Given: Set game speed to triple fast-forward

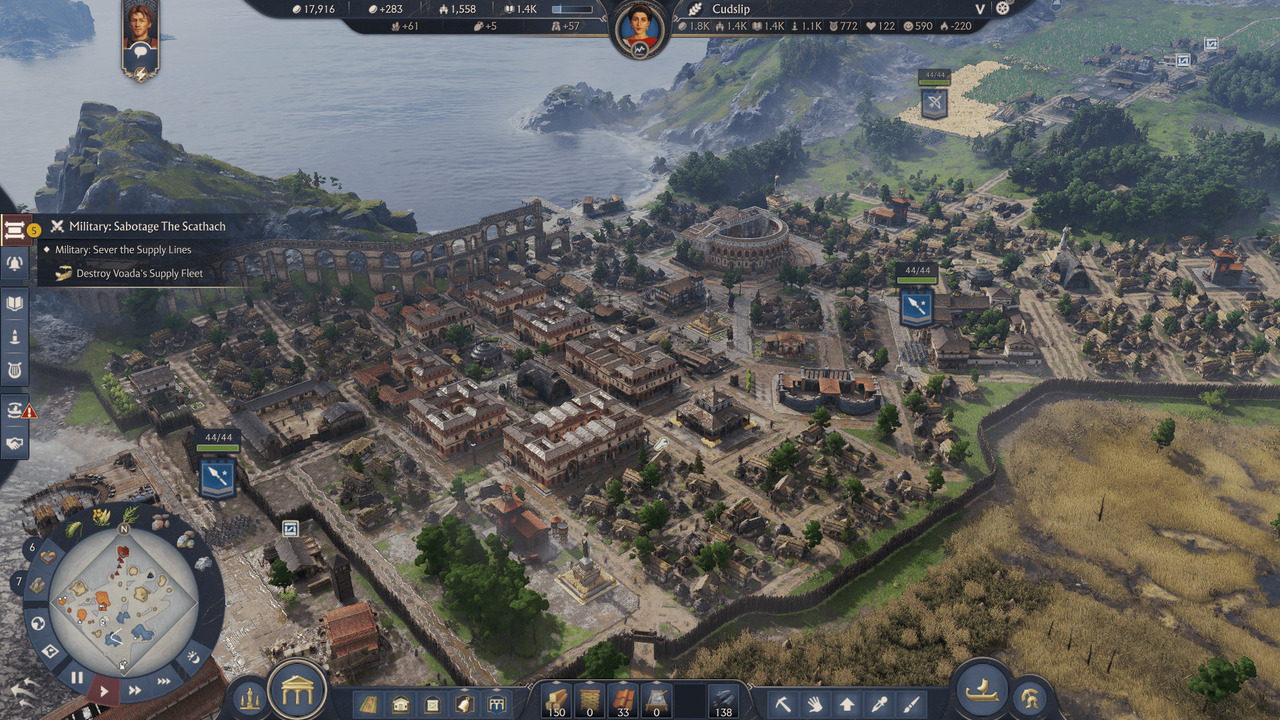Looking at the screenshot, I should [x=163, y=682].
